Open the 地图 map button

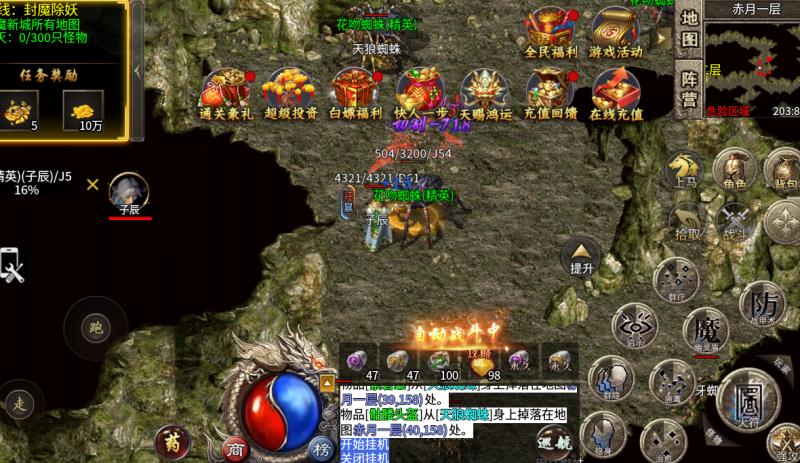pyautogui.click(x=690, y=31)
